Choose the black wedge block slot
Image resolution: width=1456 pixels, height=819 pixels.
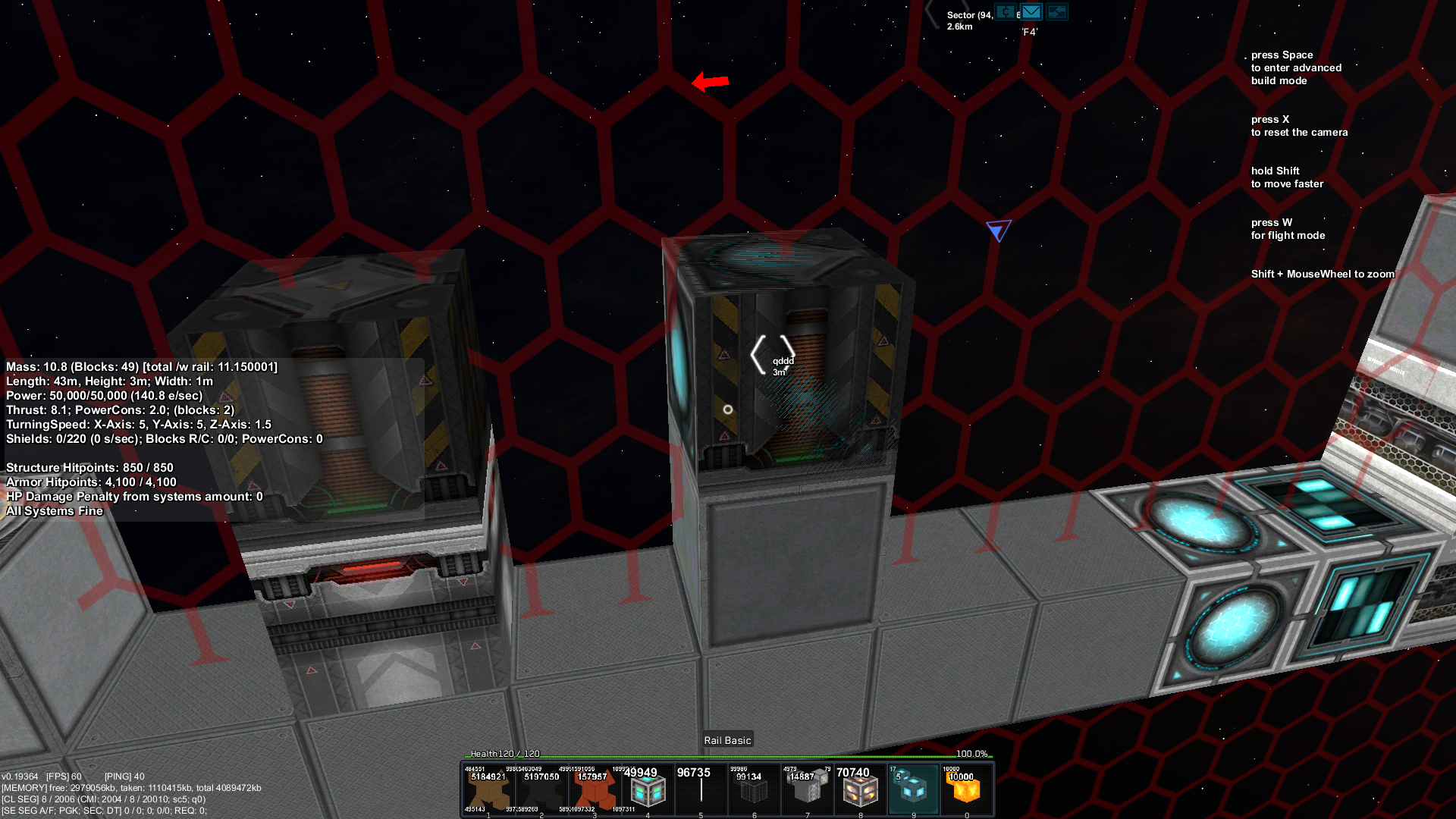click(541, 790)
